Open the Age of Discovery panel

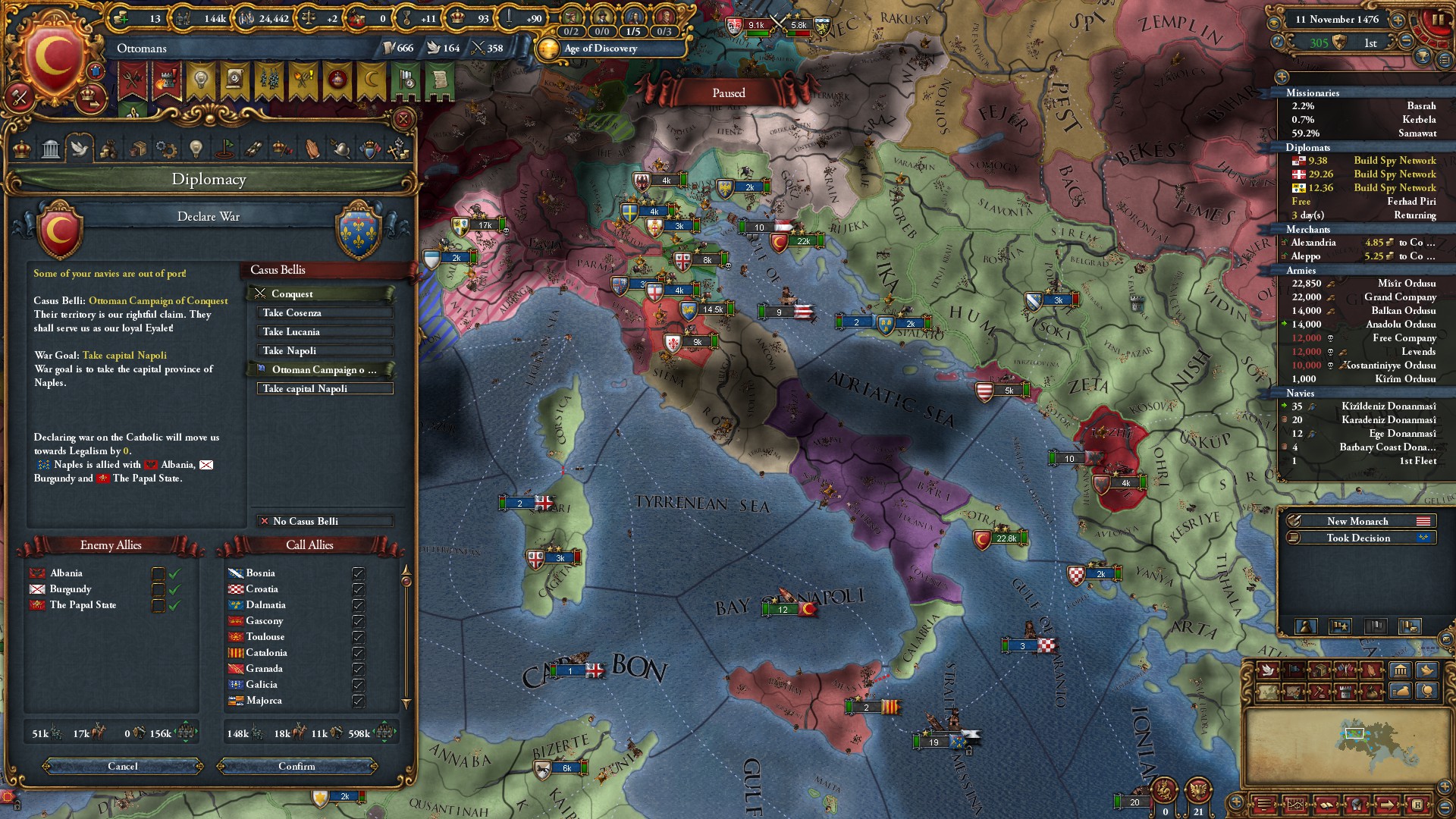click(x=599, y=49)
